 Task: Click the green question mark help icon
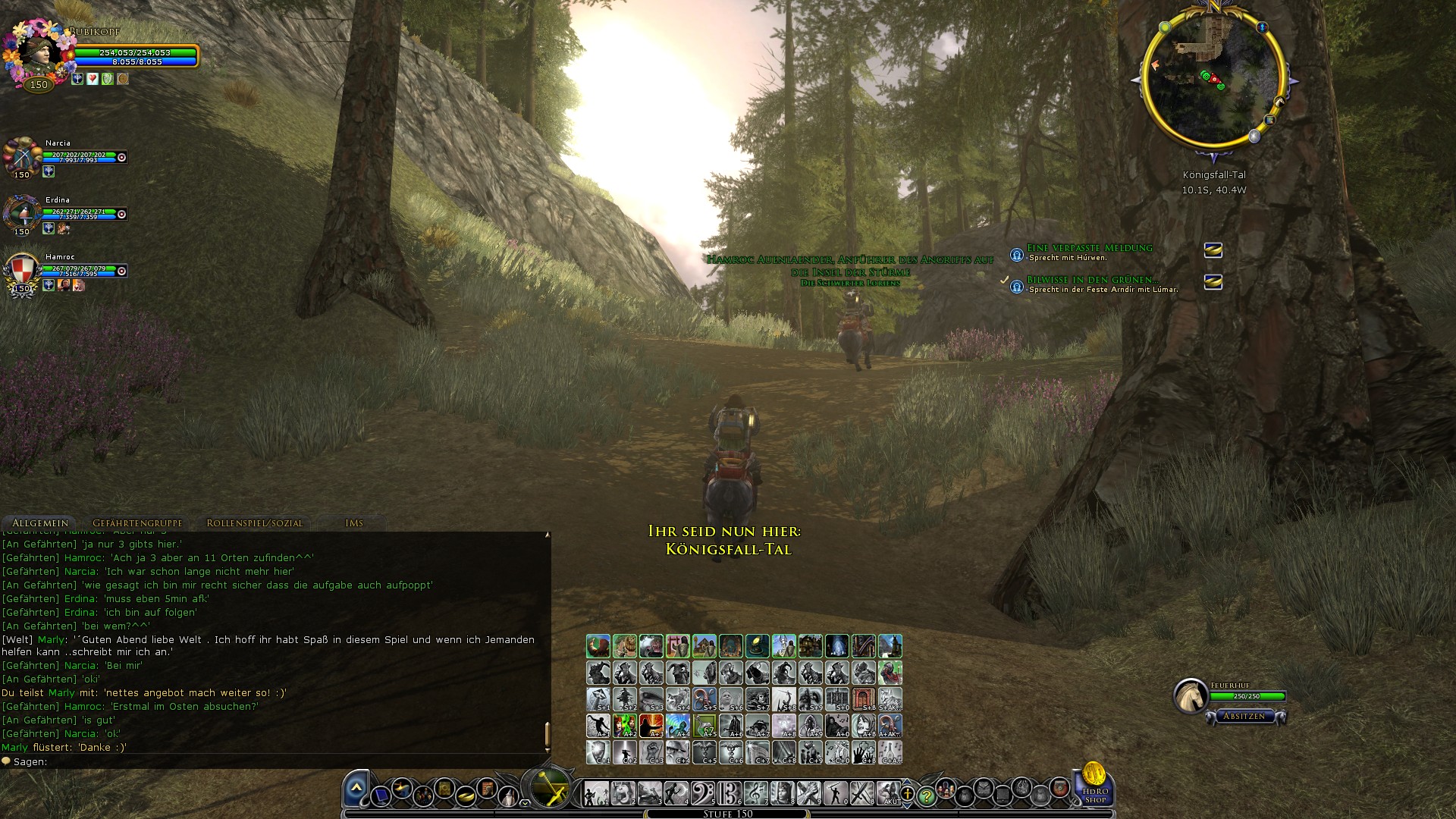tap(927, 795)
